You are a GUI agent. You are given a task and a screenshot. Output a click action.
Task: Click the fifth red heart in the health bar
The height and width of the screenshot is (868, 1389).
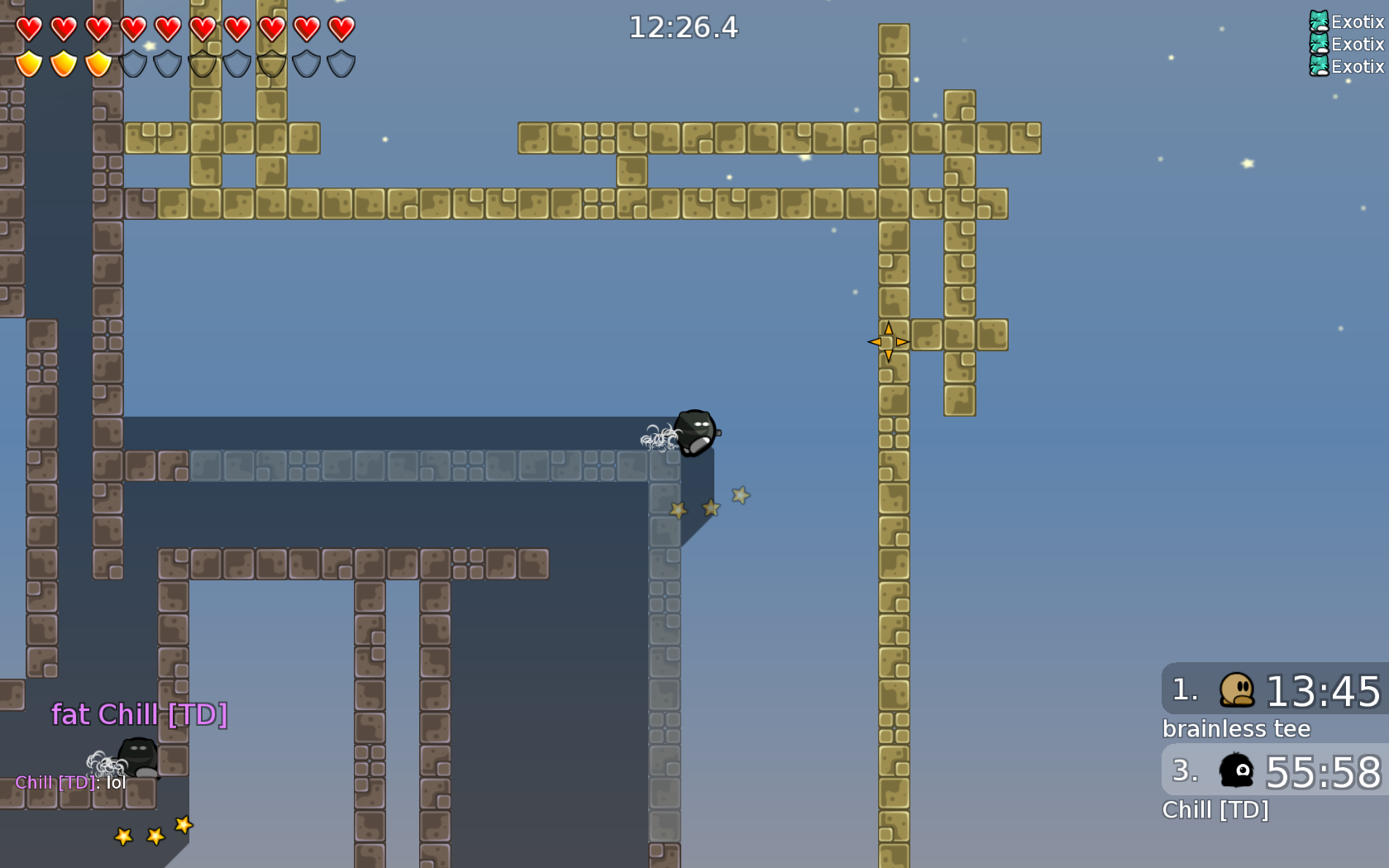click(x=168, y=28)
